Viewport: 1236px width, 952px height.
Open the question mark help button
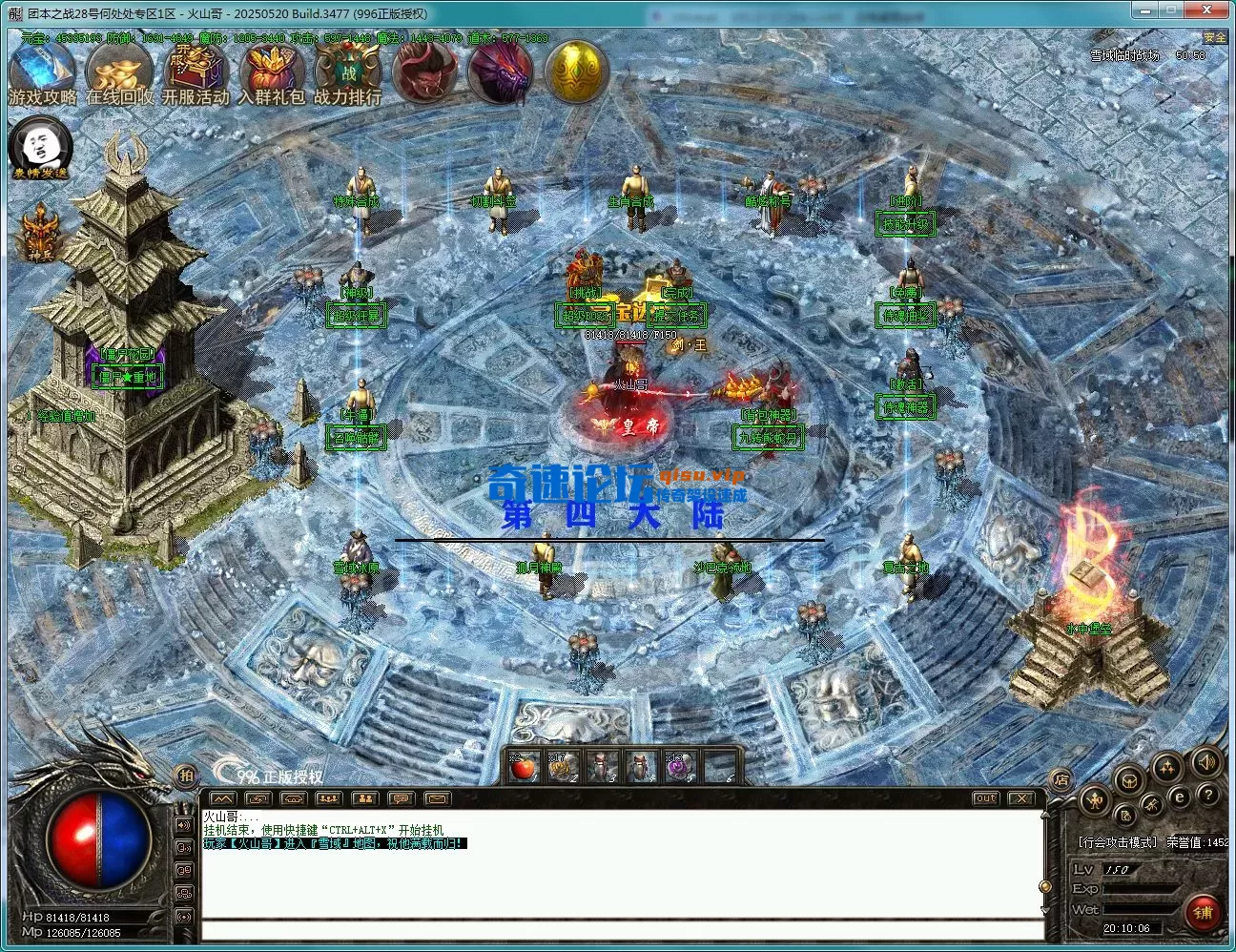(x=1207, y=795)
